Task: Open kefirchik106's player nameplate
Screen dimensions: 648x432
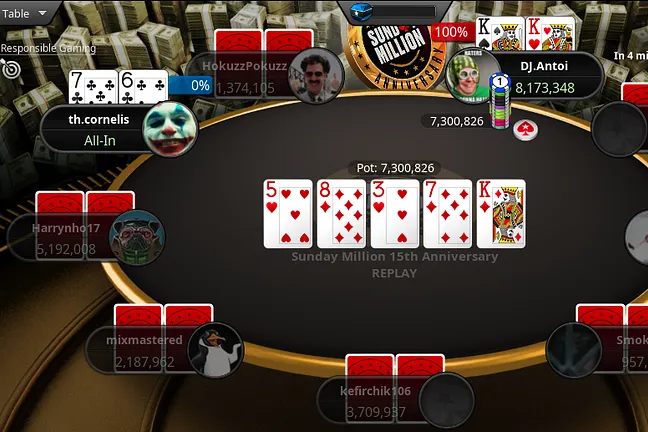Action: 373,400
